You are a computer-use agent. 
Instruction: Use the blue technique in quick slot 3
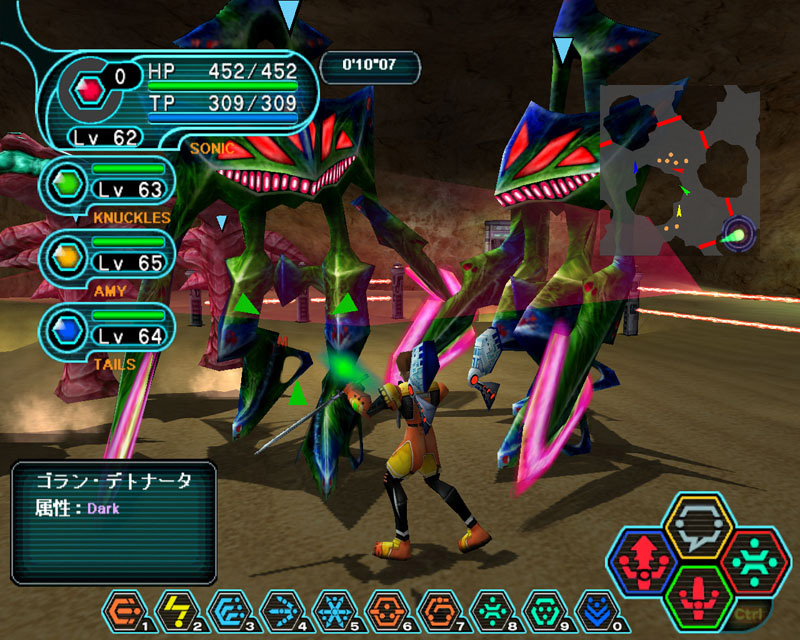pyautogui.click(x=228, y=608)
